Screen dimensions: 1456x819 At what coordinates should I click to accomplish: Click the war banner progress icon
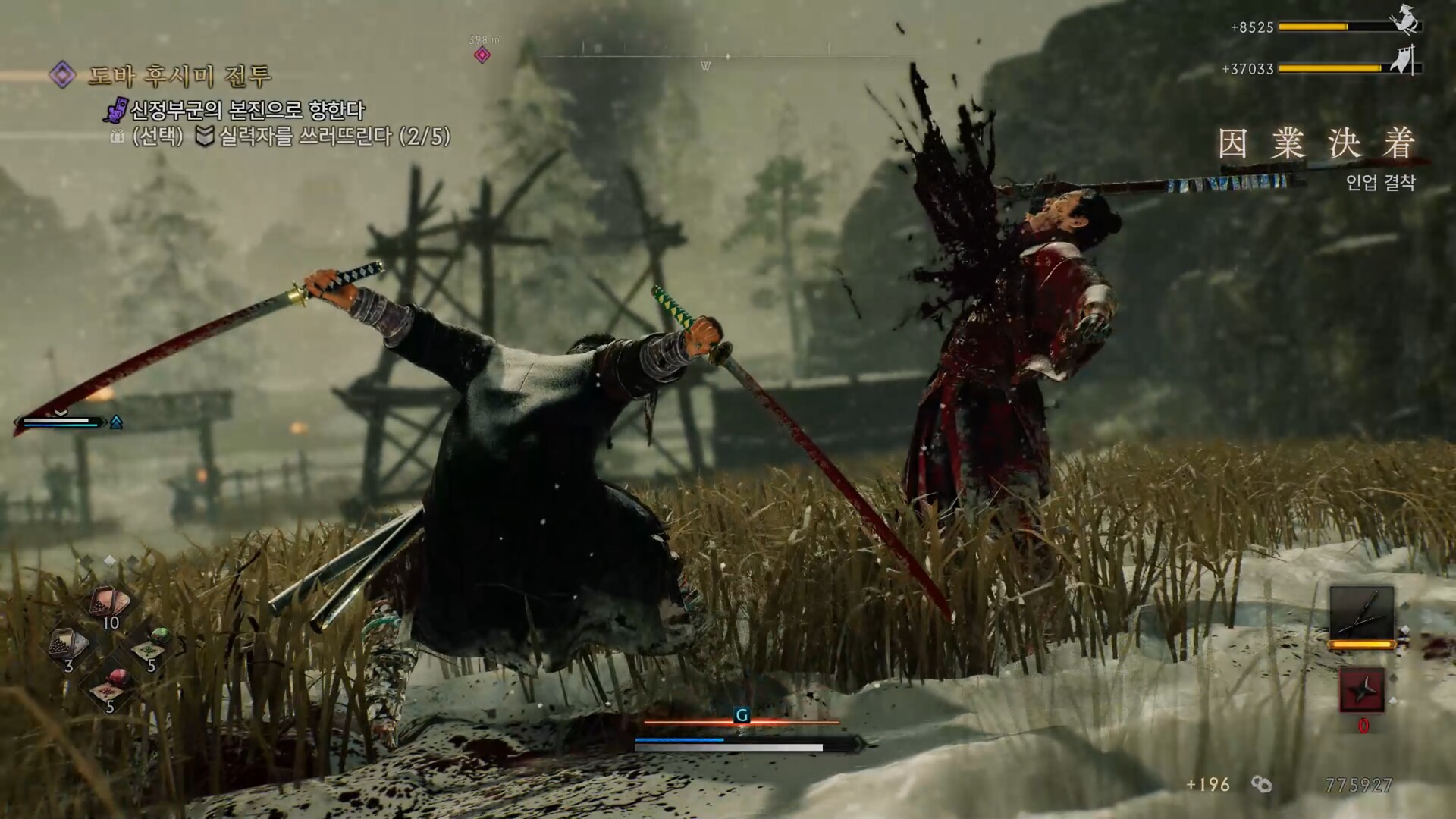point(1405,61)
